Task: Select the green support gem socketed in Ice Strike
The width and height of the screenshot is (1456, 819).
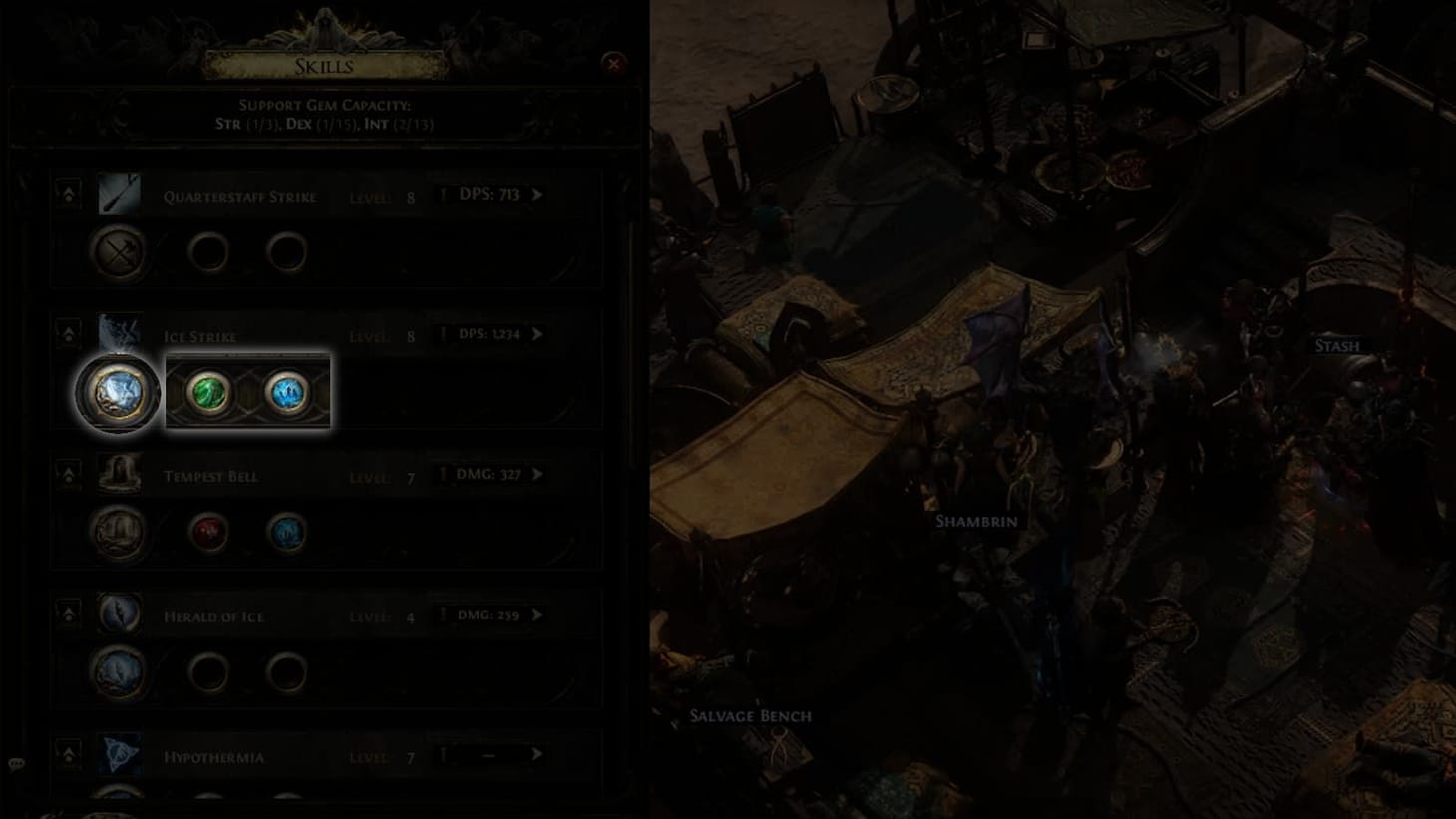Action: [209, 393]
